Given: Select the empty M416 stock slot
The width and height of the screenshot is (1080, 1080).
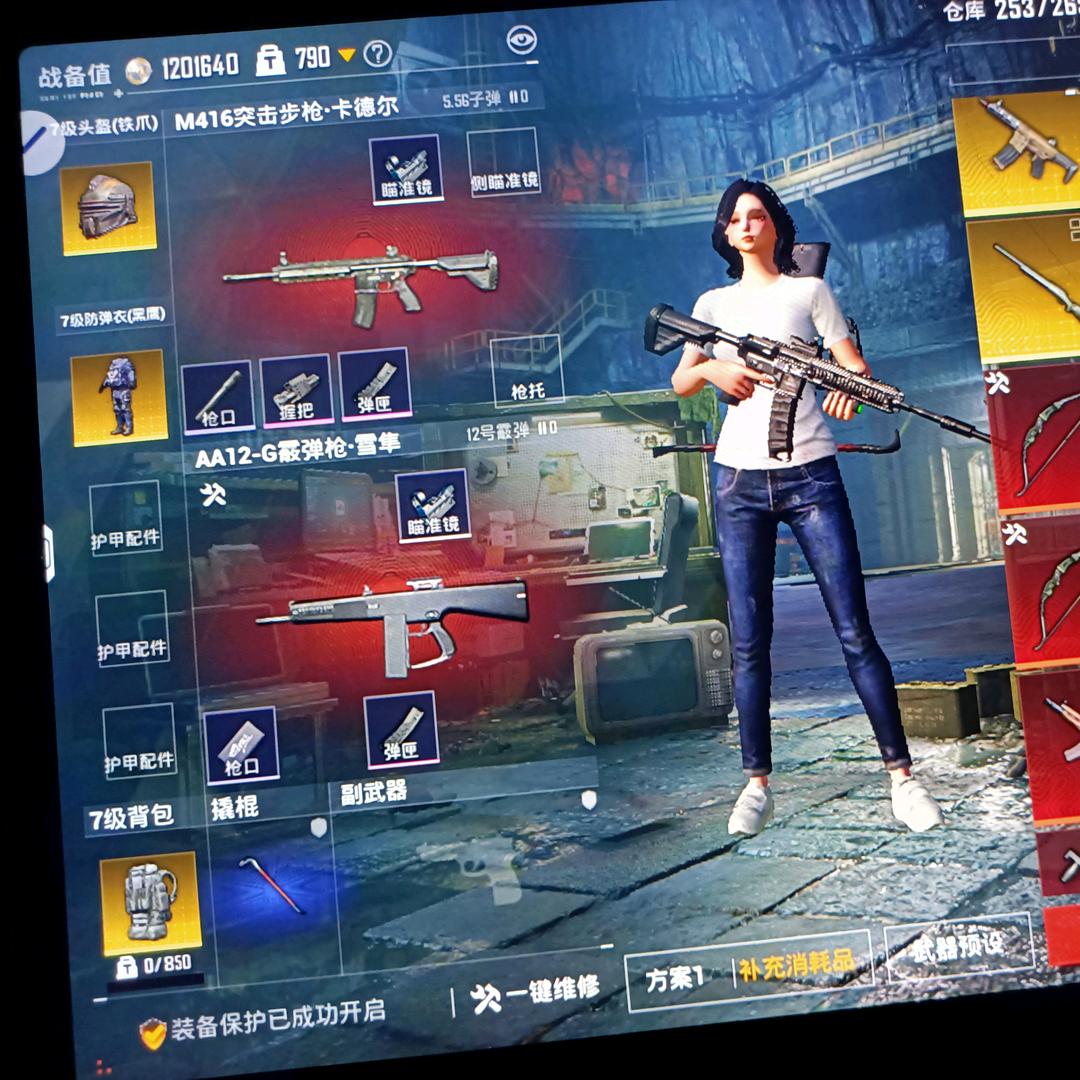Looking at the screenshot, I should tap(526, 372).
